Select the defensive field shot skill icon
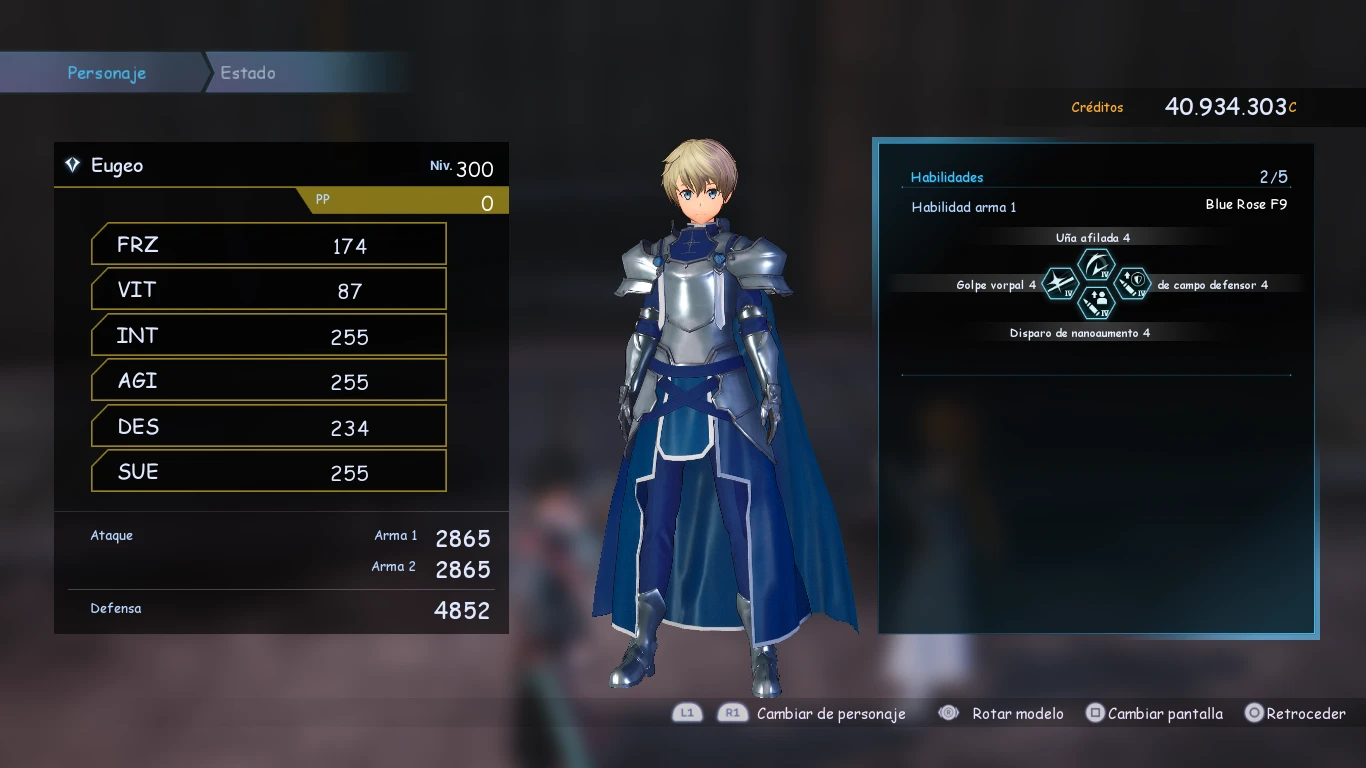This screenshot has height=768, width=1366. 1132,284
